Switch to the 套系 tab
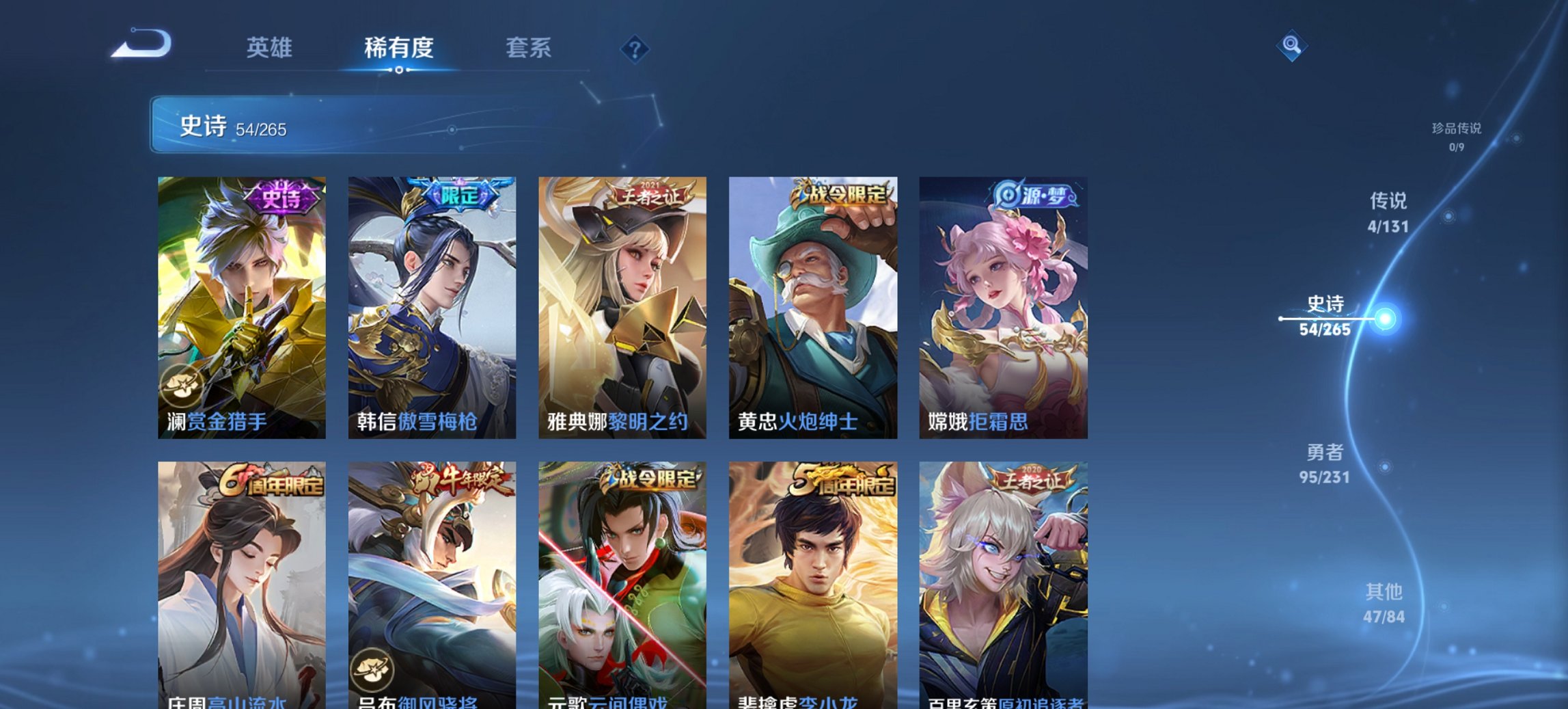 coord(527,48)
